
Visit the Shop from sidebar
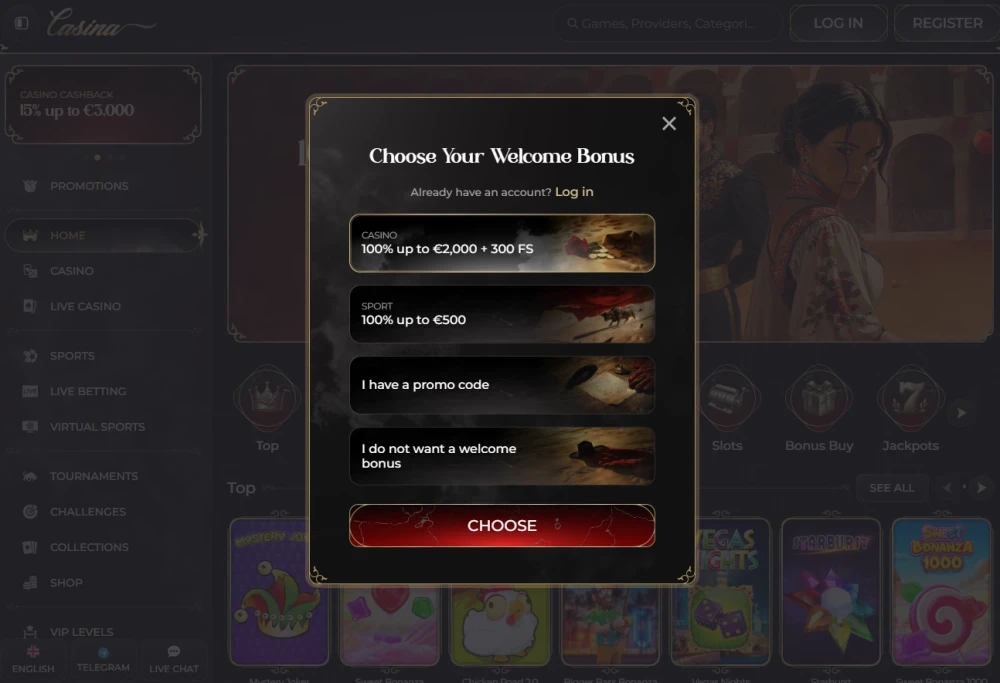pyautogui.click(x=66, y=583)
